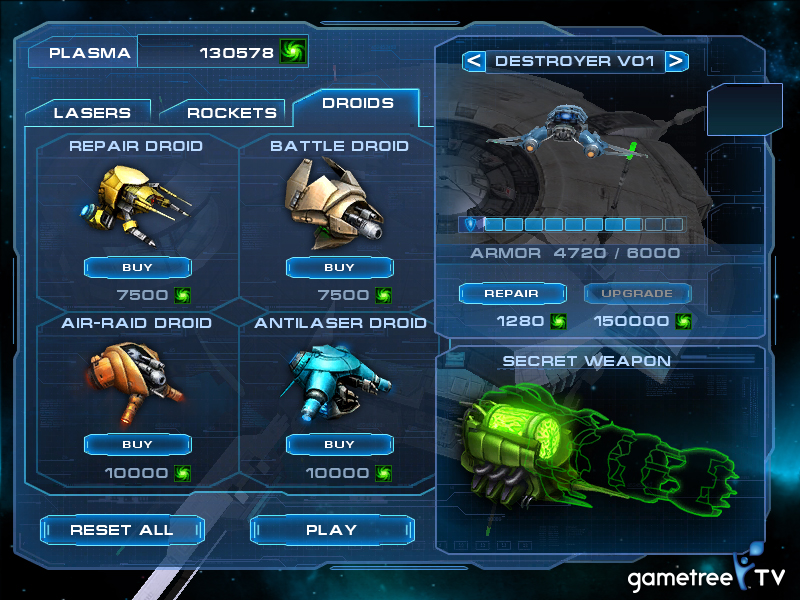Start the game with Play
This screenshot has width=800, height=600.
(331, 530)
